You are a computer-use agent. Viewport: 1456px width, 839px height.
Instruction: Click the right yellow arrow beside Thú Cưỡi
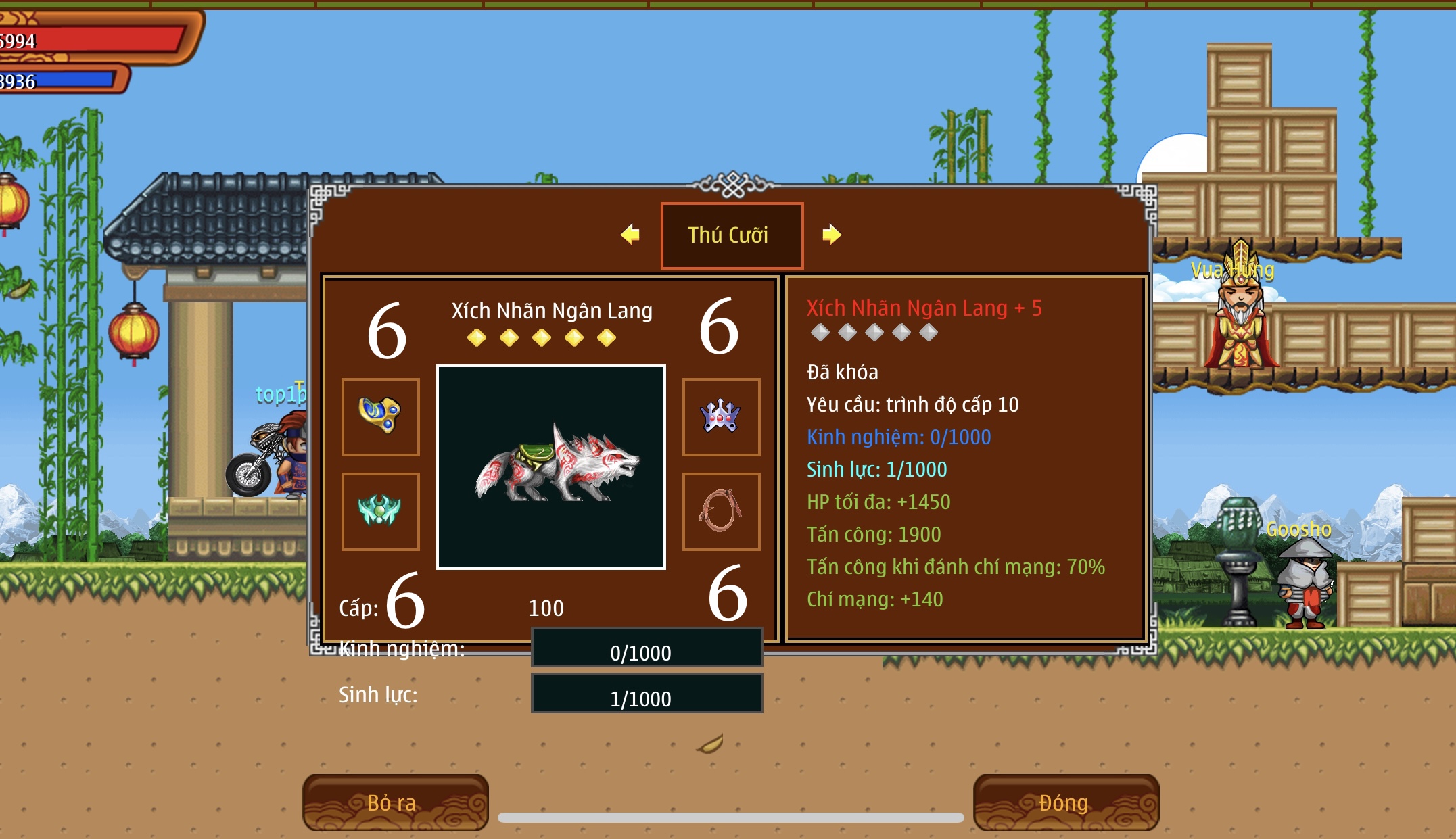pyautogui.click(x=831, y=235)
